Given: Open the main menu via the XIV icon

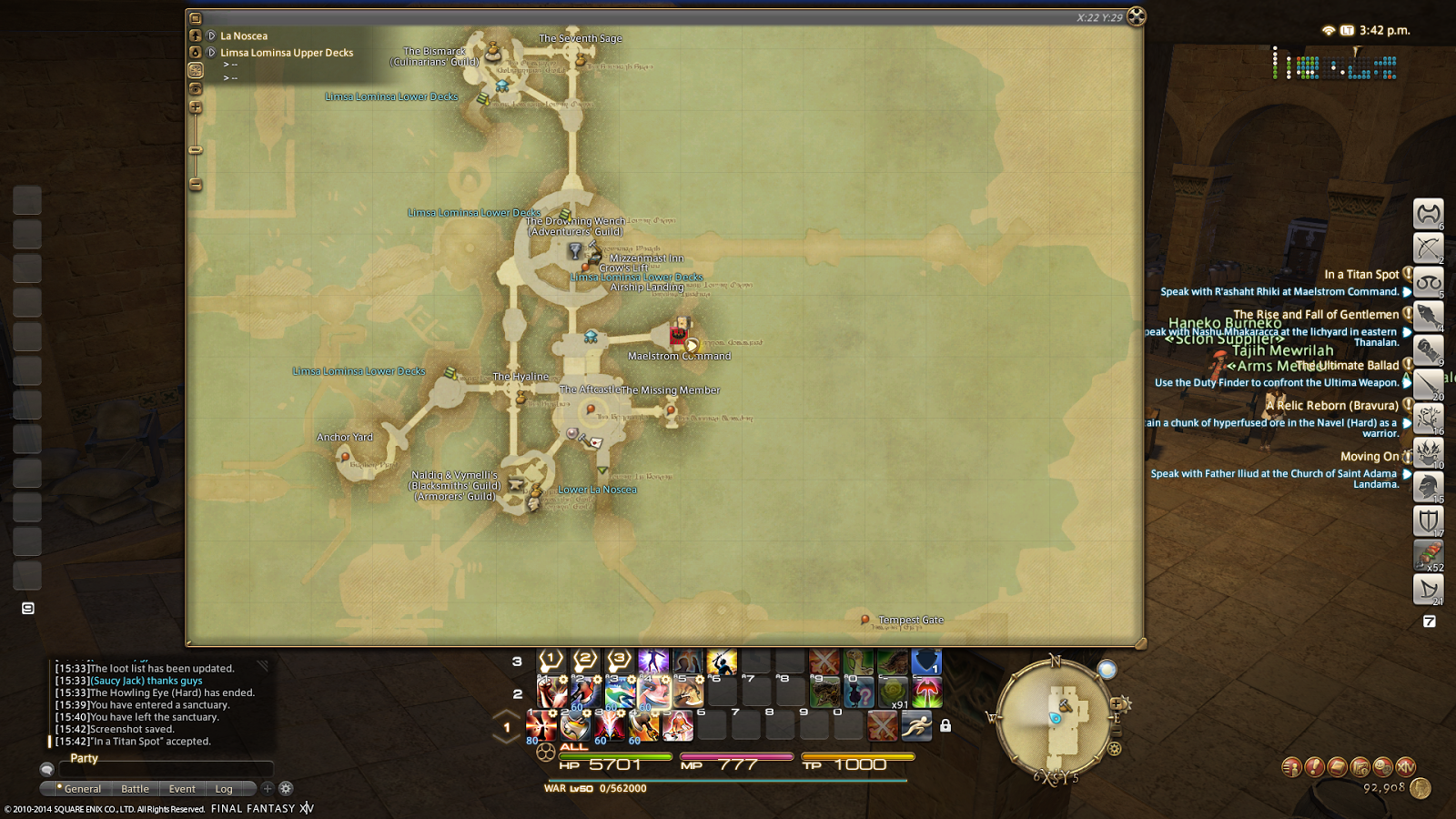Looking at the screenshot, I should [1406, 767].
